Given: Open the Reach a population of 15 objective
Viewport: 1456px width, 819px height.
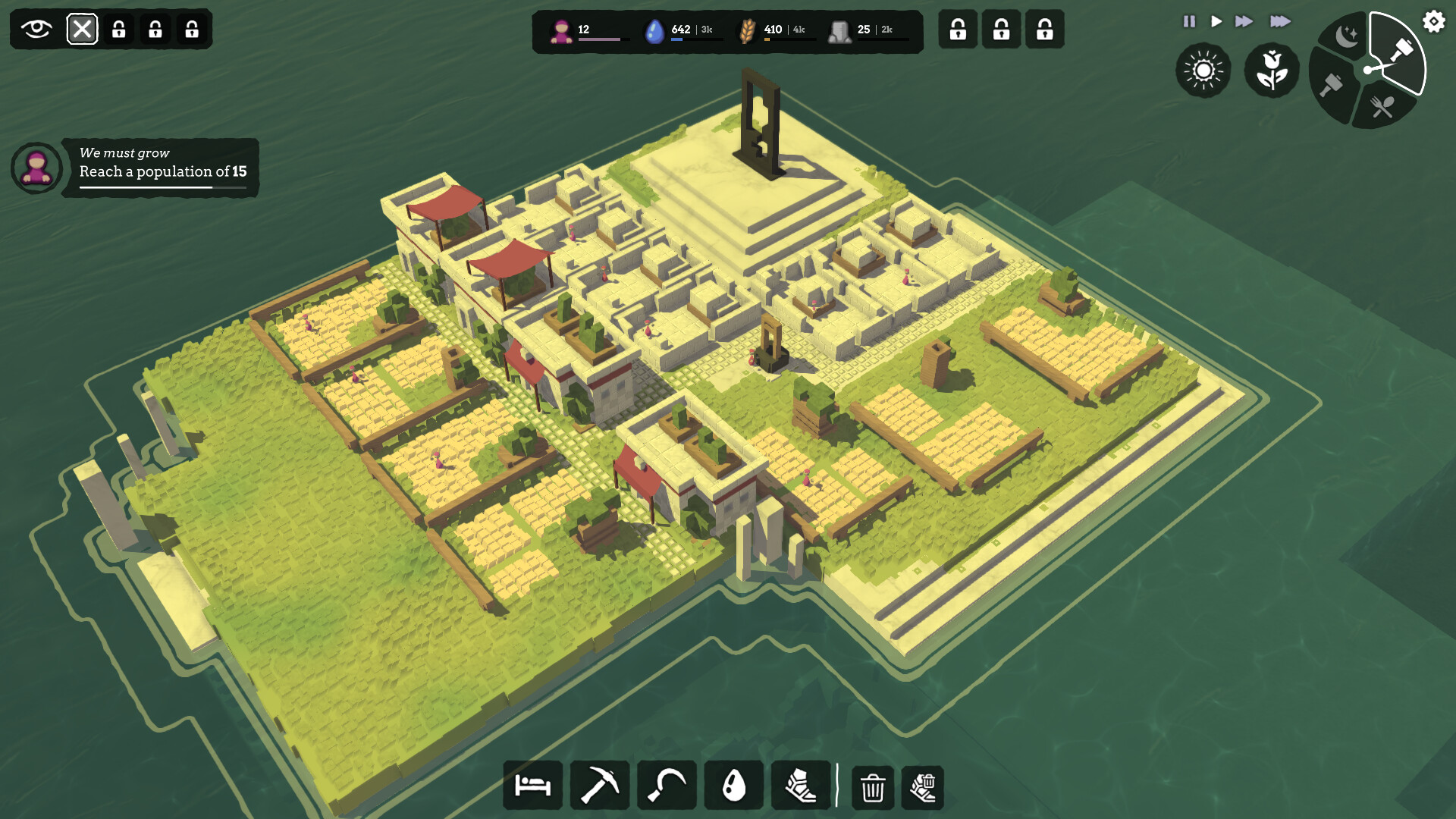Looking at the screenshot, I should [x=164, y=172].
